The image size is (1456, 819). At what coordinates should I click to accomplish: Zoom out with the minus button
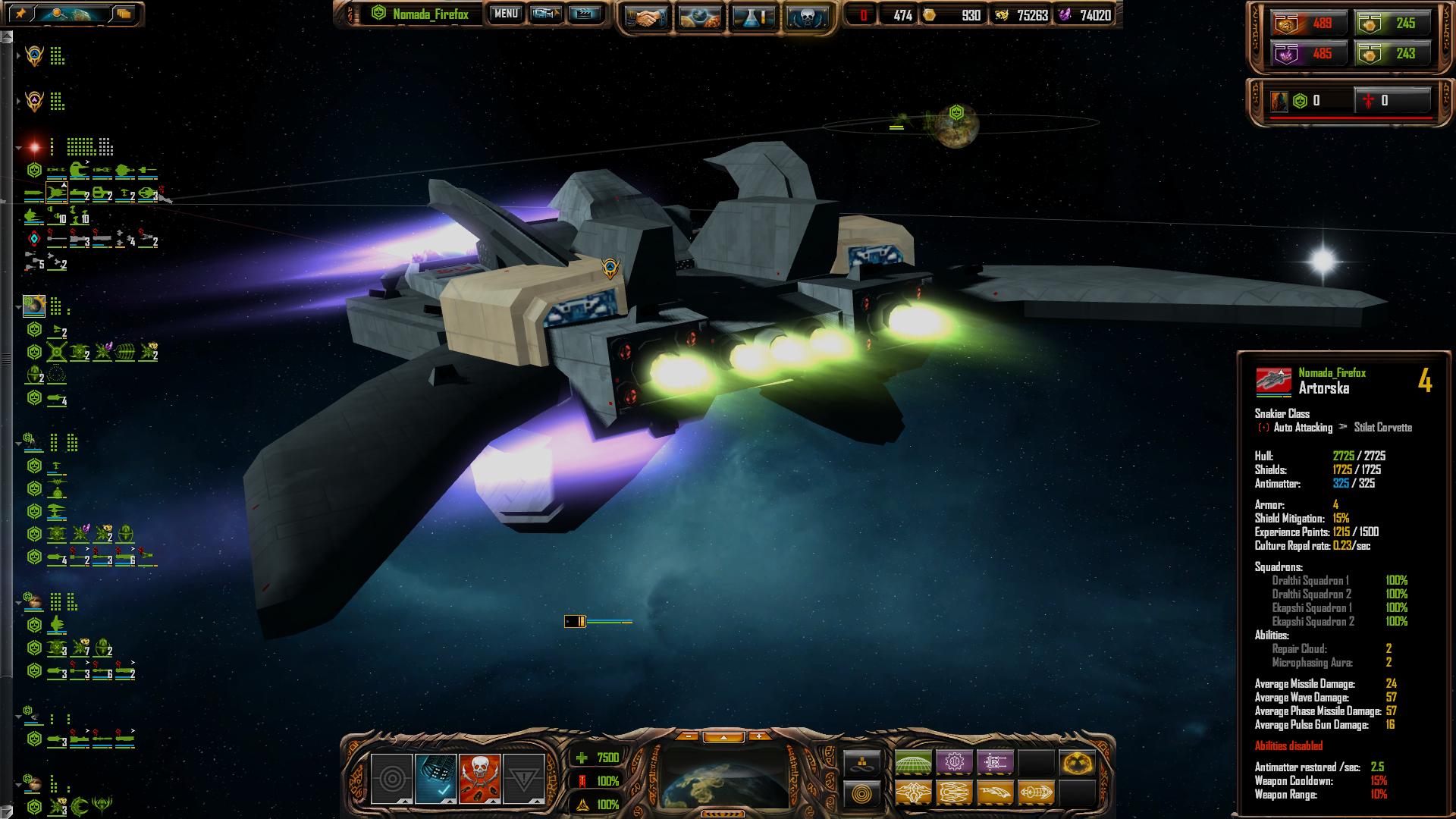click(x=687, y=736)
